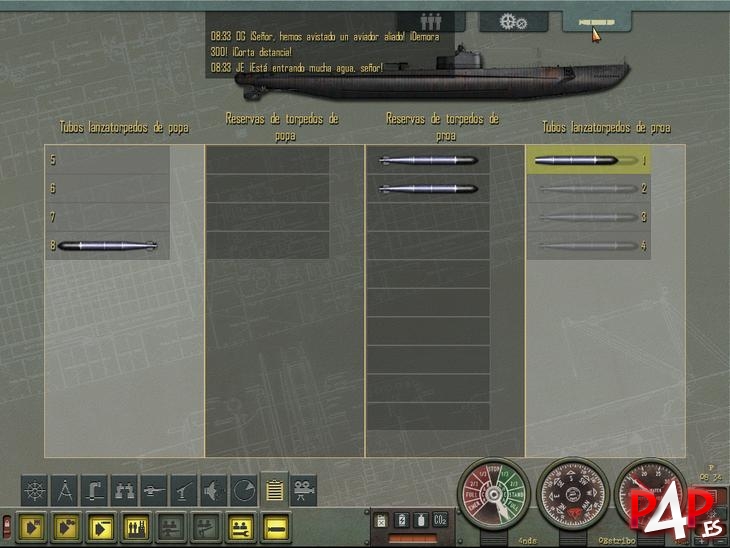Activate the movie camera external view
Image resolution: width=730 pixels, height=548 pixels.
click(303, 490)
